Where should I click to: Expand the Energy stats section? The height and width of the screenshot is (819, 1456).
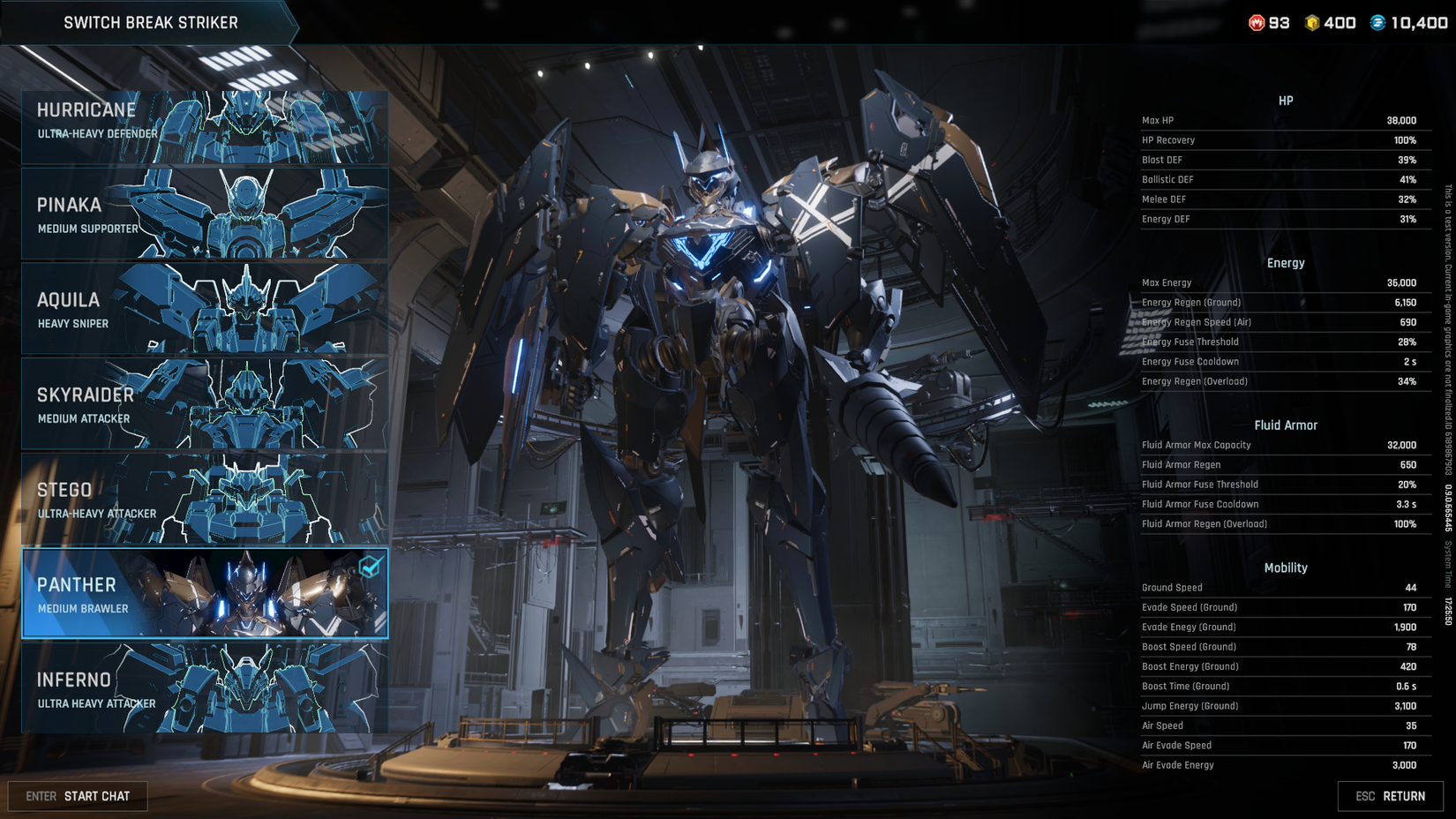tap(1285, 262)
